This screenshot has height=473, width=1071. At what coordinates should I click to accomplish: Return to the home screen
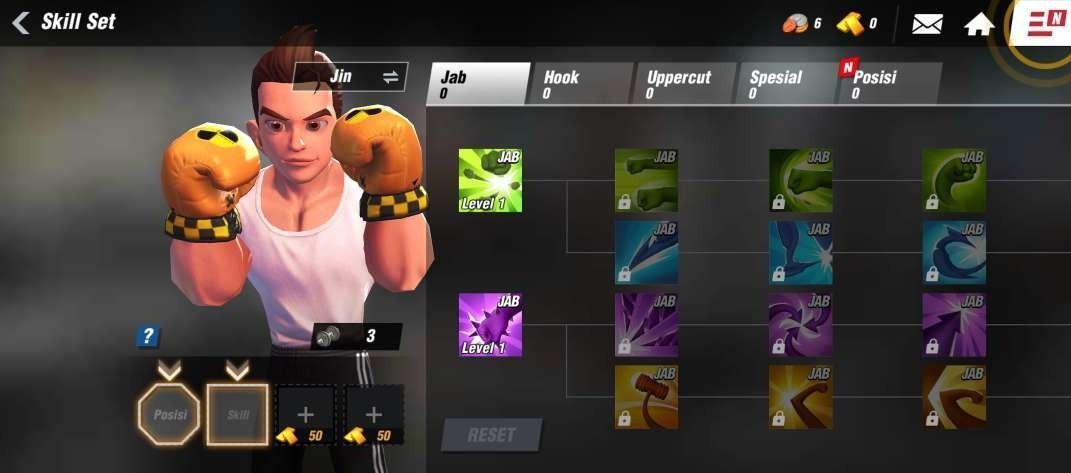coord(979,24)
